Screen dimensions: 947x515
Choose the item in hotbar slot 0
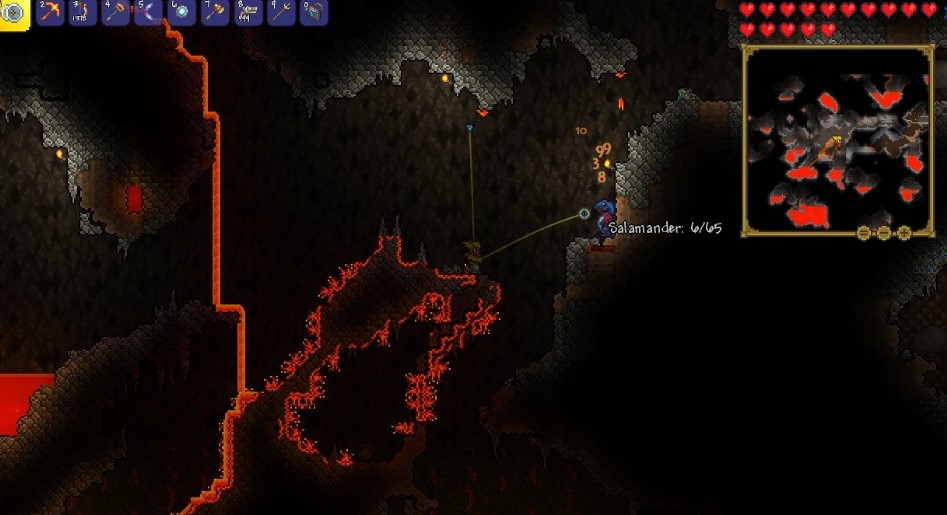pos(314,12)
